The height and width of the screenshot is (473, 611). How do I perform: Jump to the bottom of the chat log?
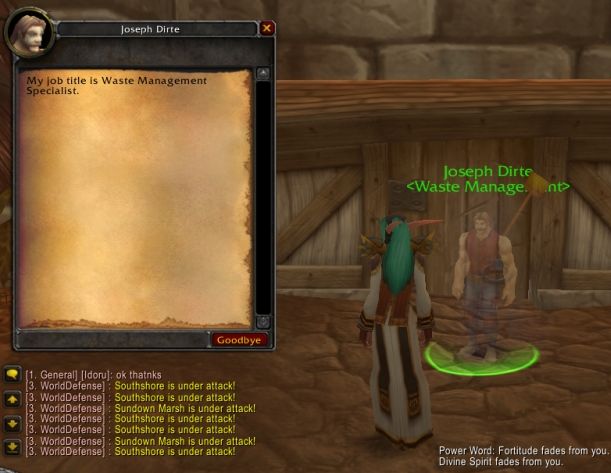click(12, 446)
